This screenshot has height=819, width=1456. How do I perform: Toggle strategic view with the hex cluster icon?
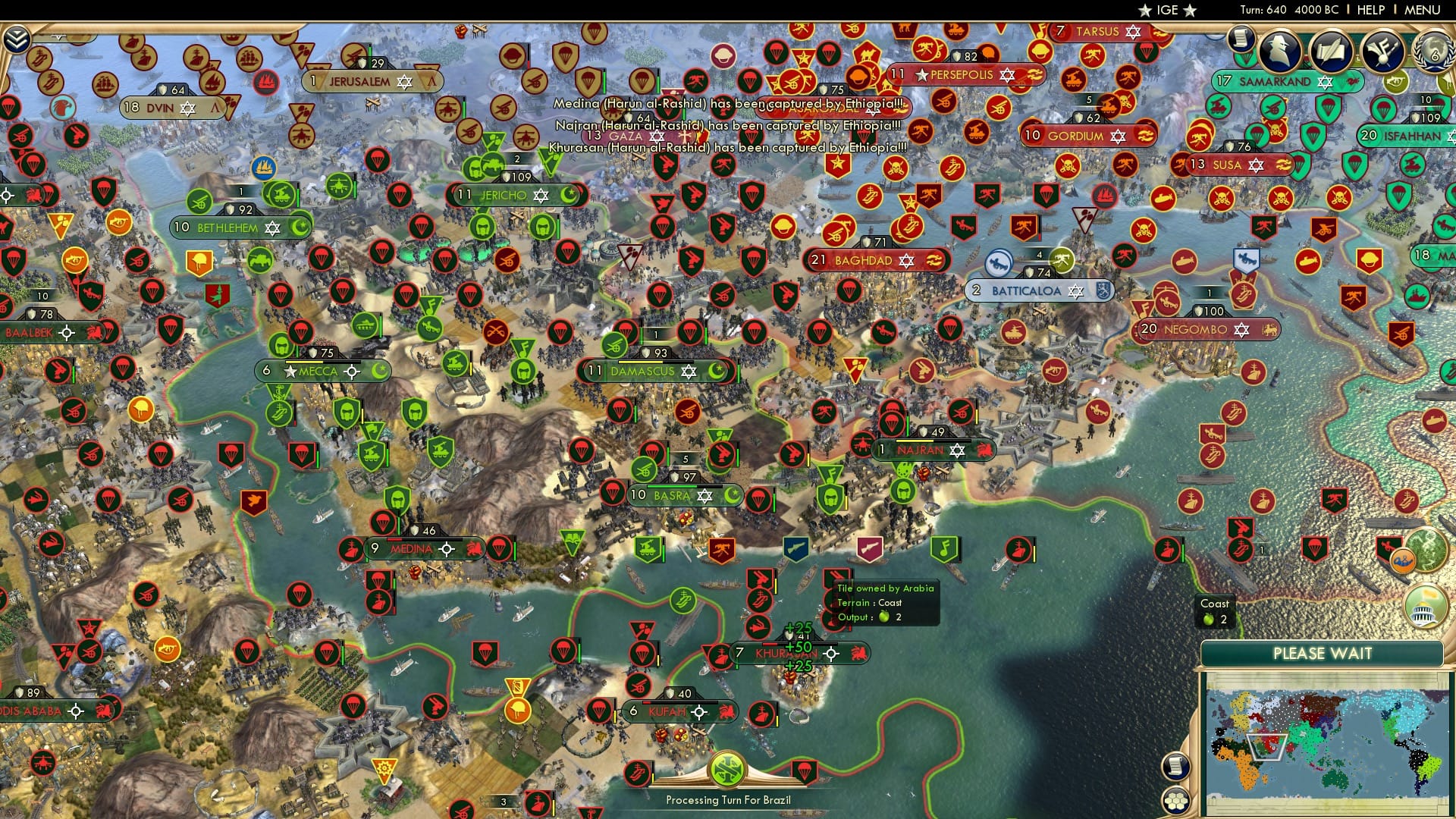pyautogui.click(x=1175, y=802)
